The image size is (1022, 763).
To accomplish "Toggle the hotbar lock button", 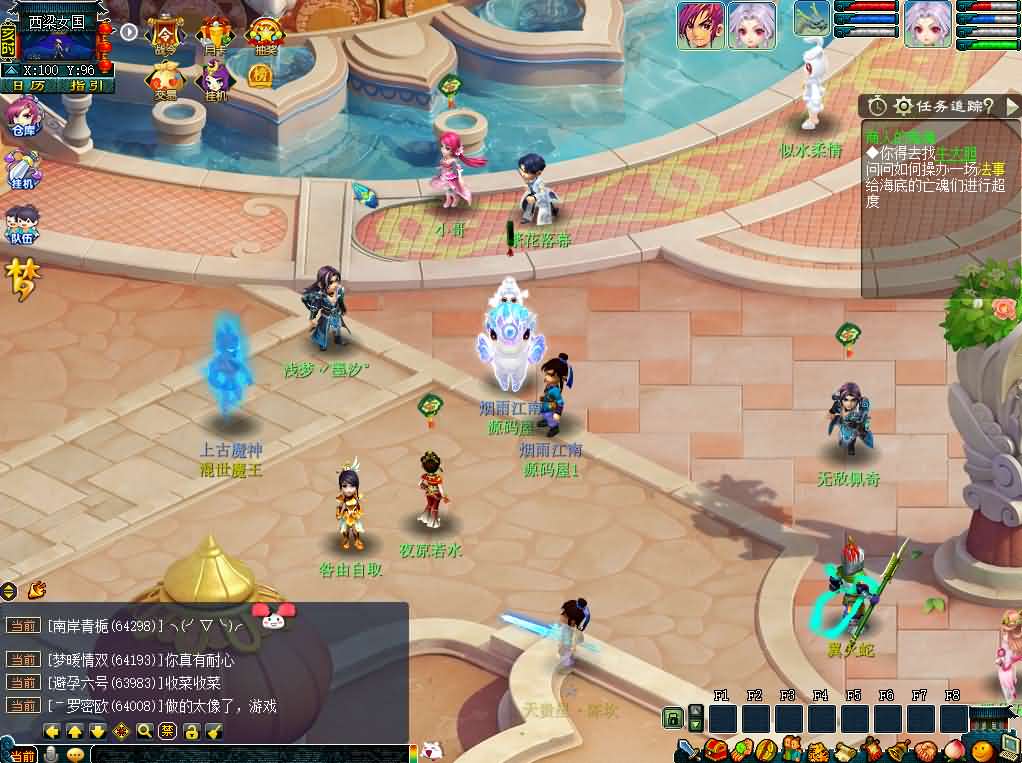I will click(x=673, y=718).
